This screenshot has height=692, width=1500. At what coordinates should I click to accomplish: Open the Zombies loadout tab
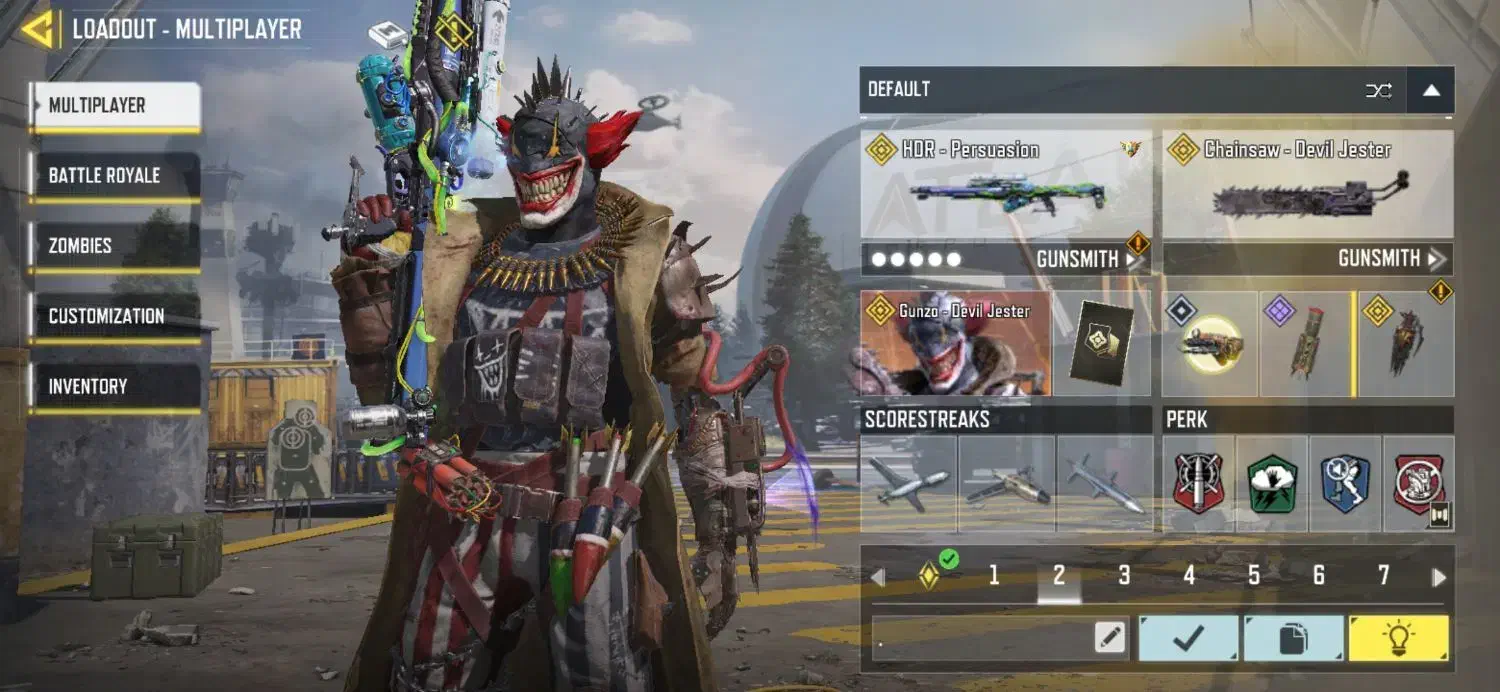[x=115, y=246]
